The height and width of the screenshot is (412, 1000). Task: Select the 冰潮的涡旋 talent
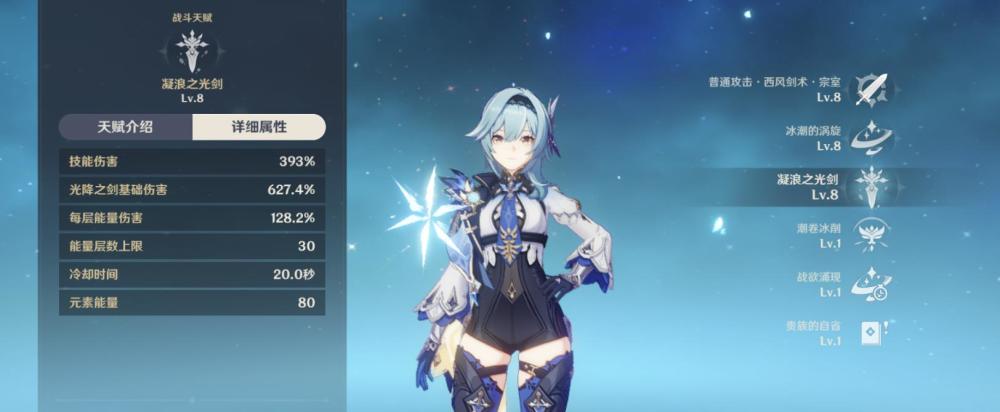870,138
